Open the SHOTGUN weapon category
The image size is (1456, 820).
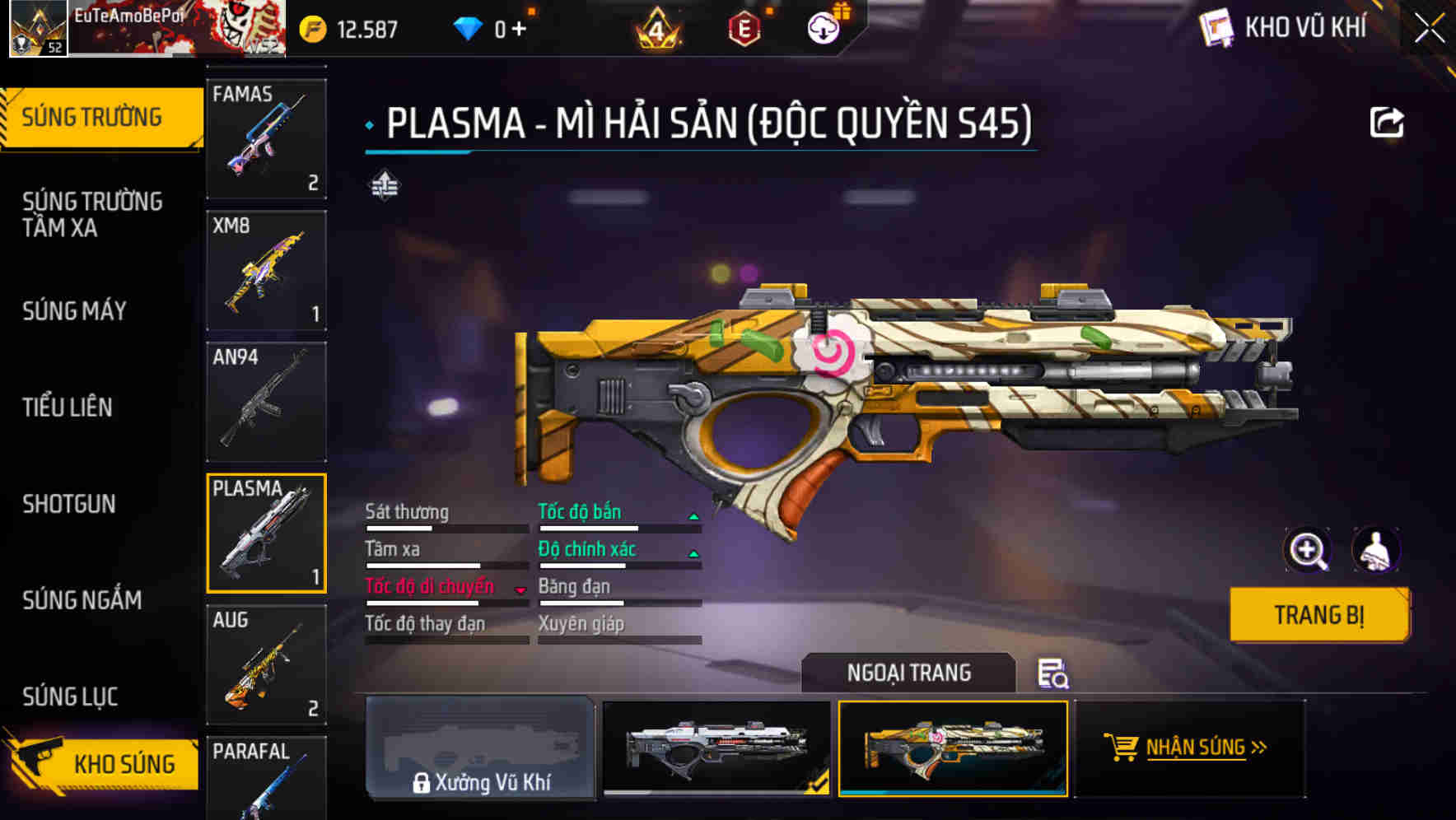[x=69, y=504]
